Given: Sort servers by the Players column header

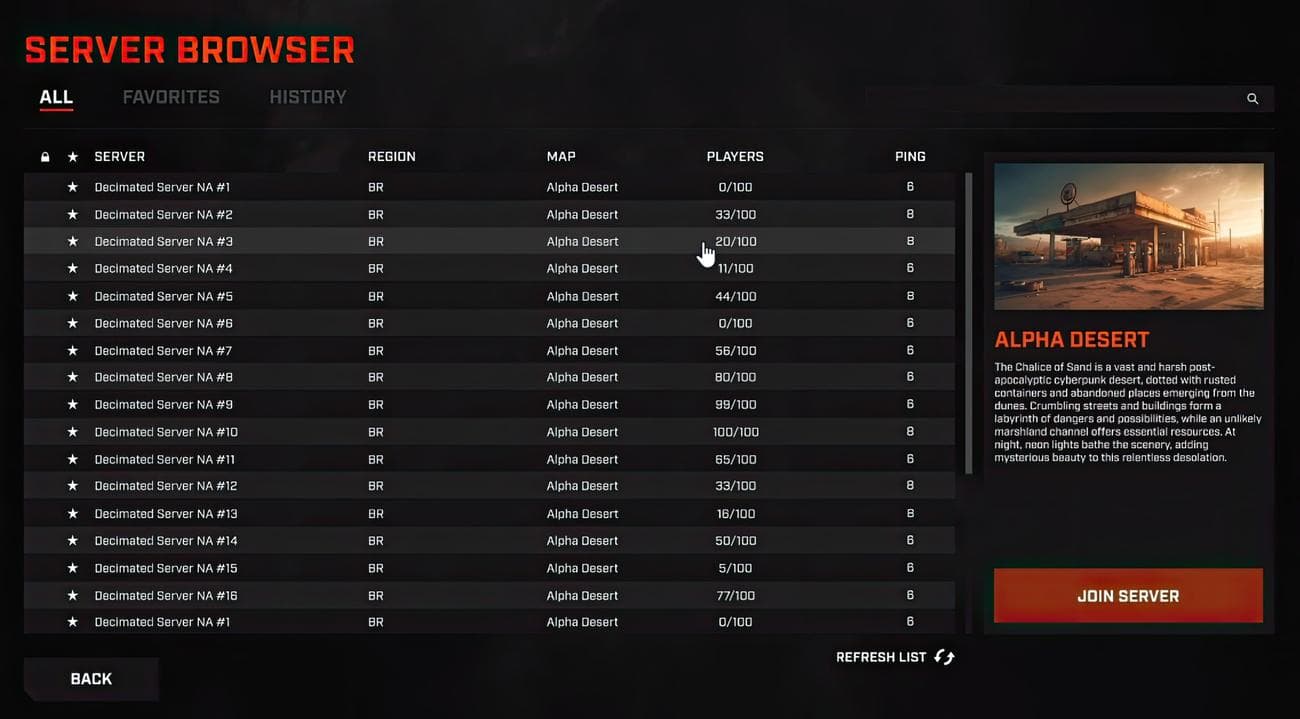Looking at the screenshot, I should [x=735, y=157].
